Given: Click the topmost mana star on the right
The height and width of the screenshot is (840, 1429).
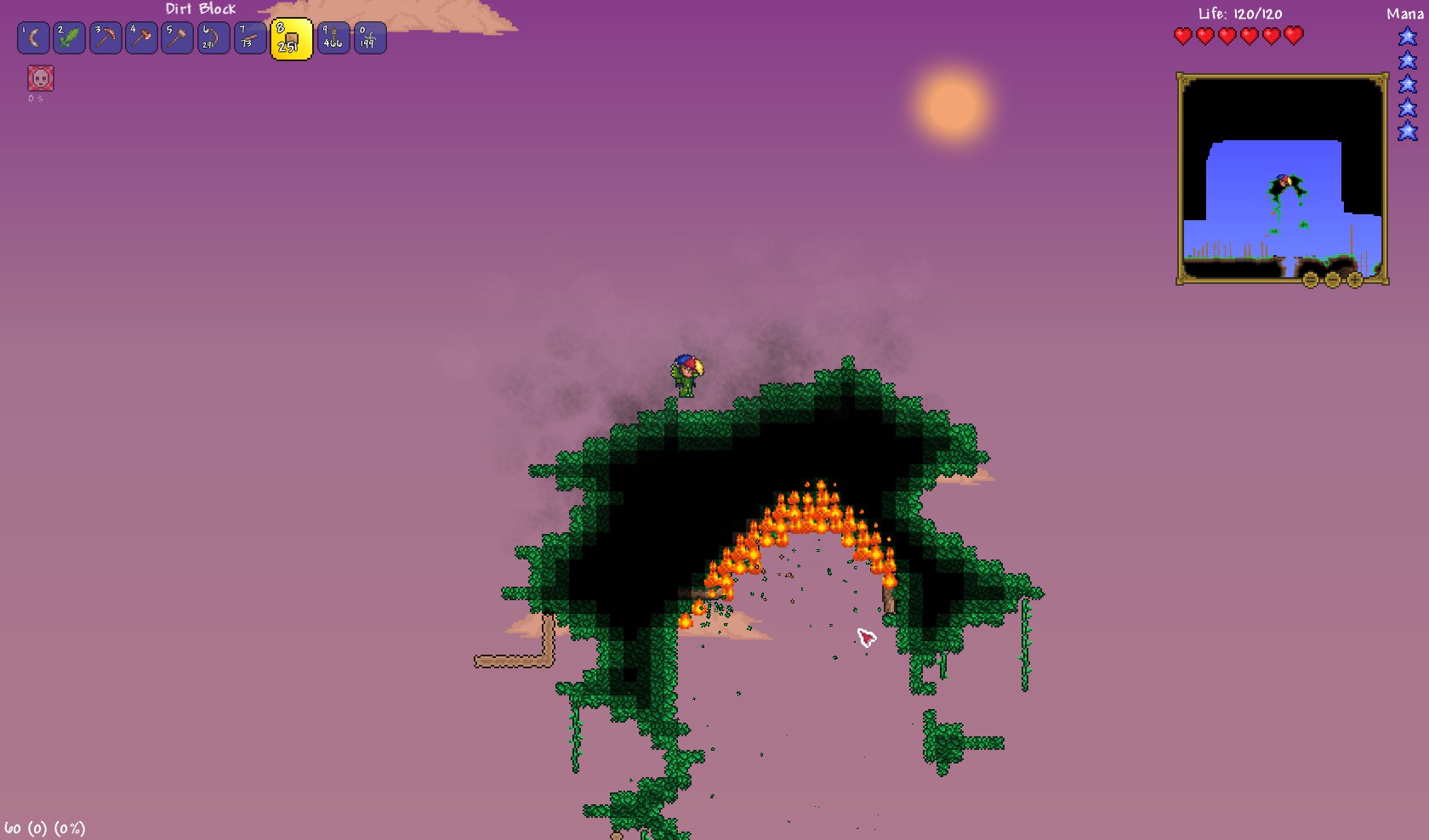Looking at the screenshot, I should 1407,36.
